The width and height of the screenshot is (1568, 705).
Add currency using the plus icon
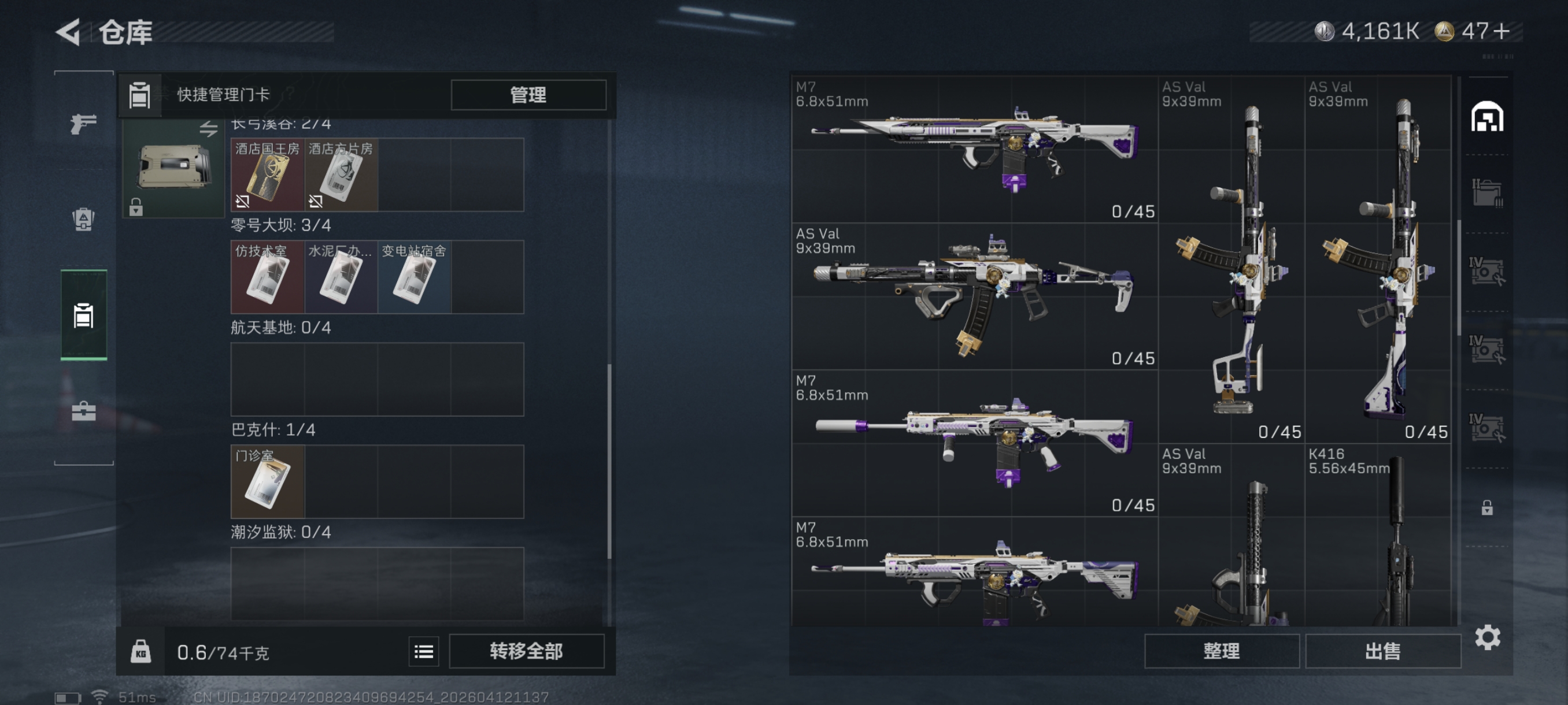[x=1501, y=31]
